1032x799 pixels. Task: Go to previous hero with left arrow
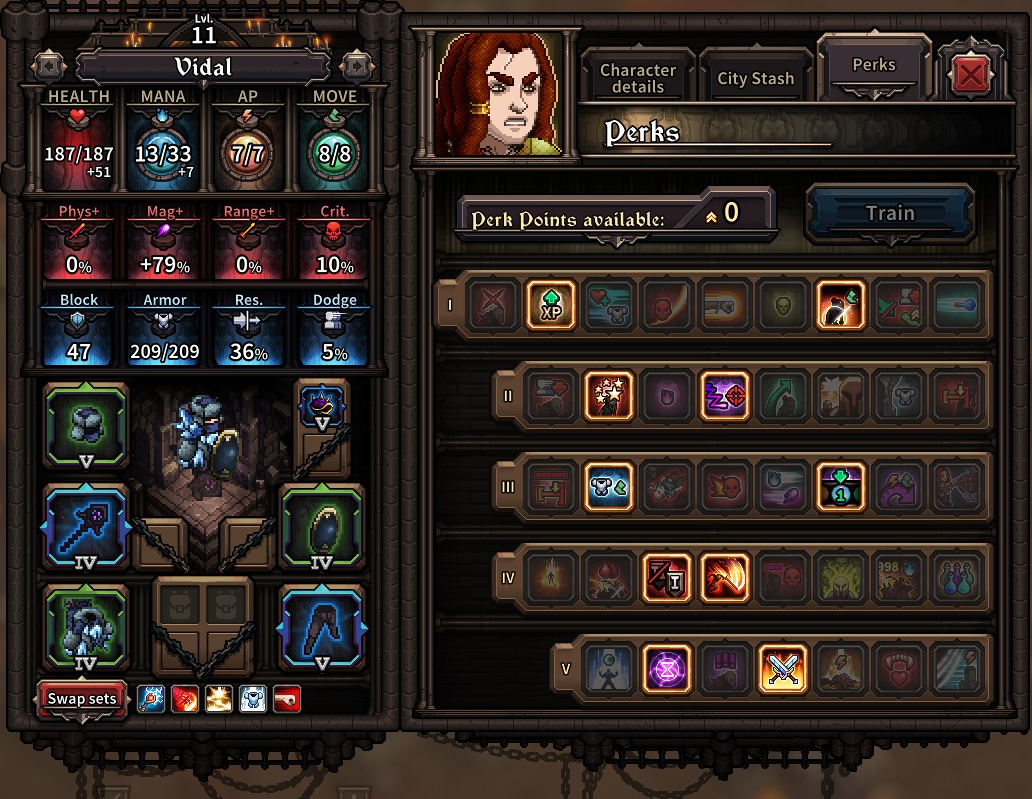(x=48, y=67)
